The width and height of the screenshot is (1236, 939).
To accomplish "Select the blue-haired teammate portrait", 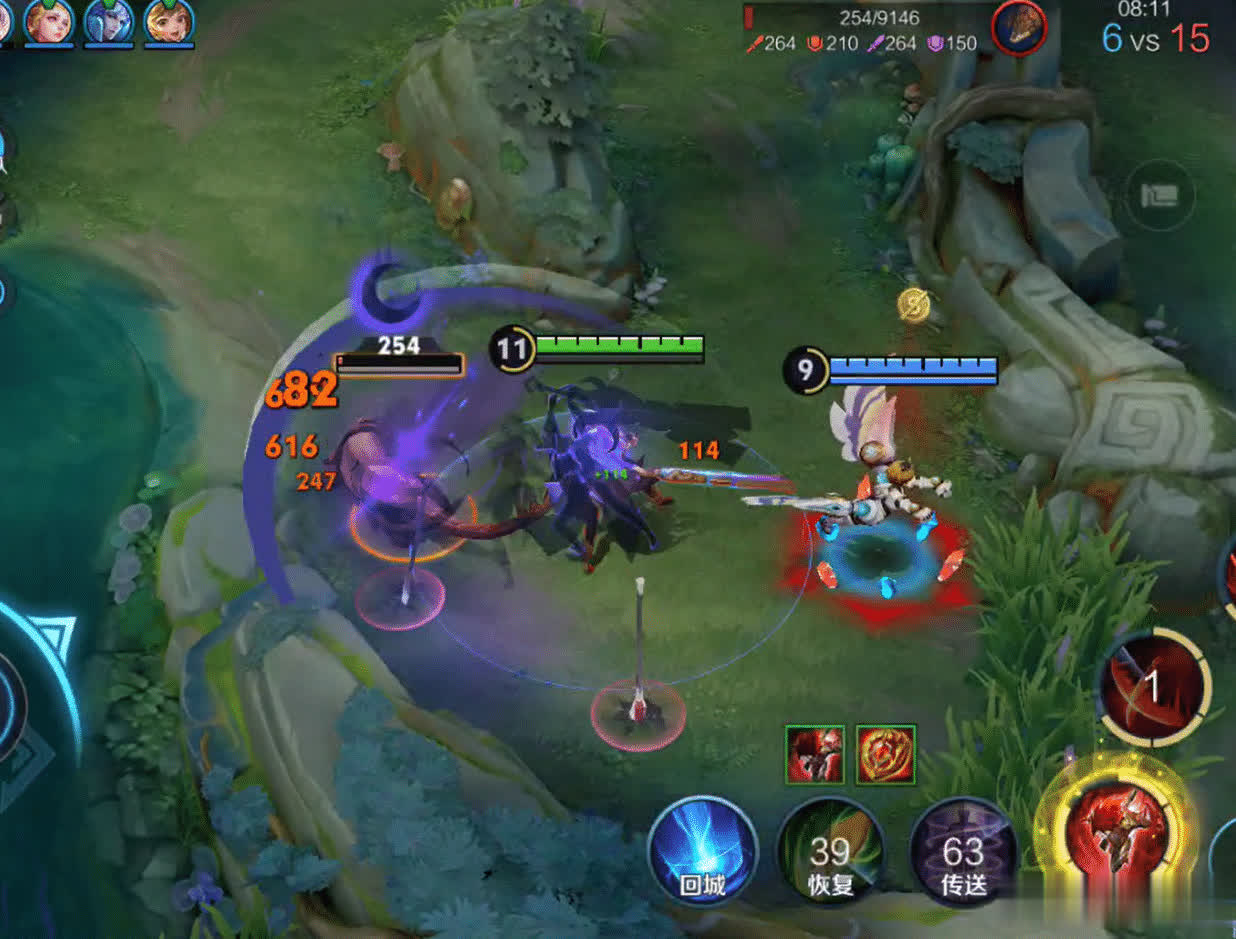I will [x=109, y=22].
